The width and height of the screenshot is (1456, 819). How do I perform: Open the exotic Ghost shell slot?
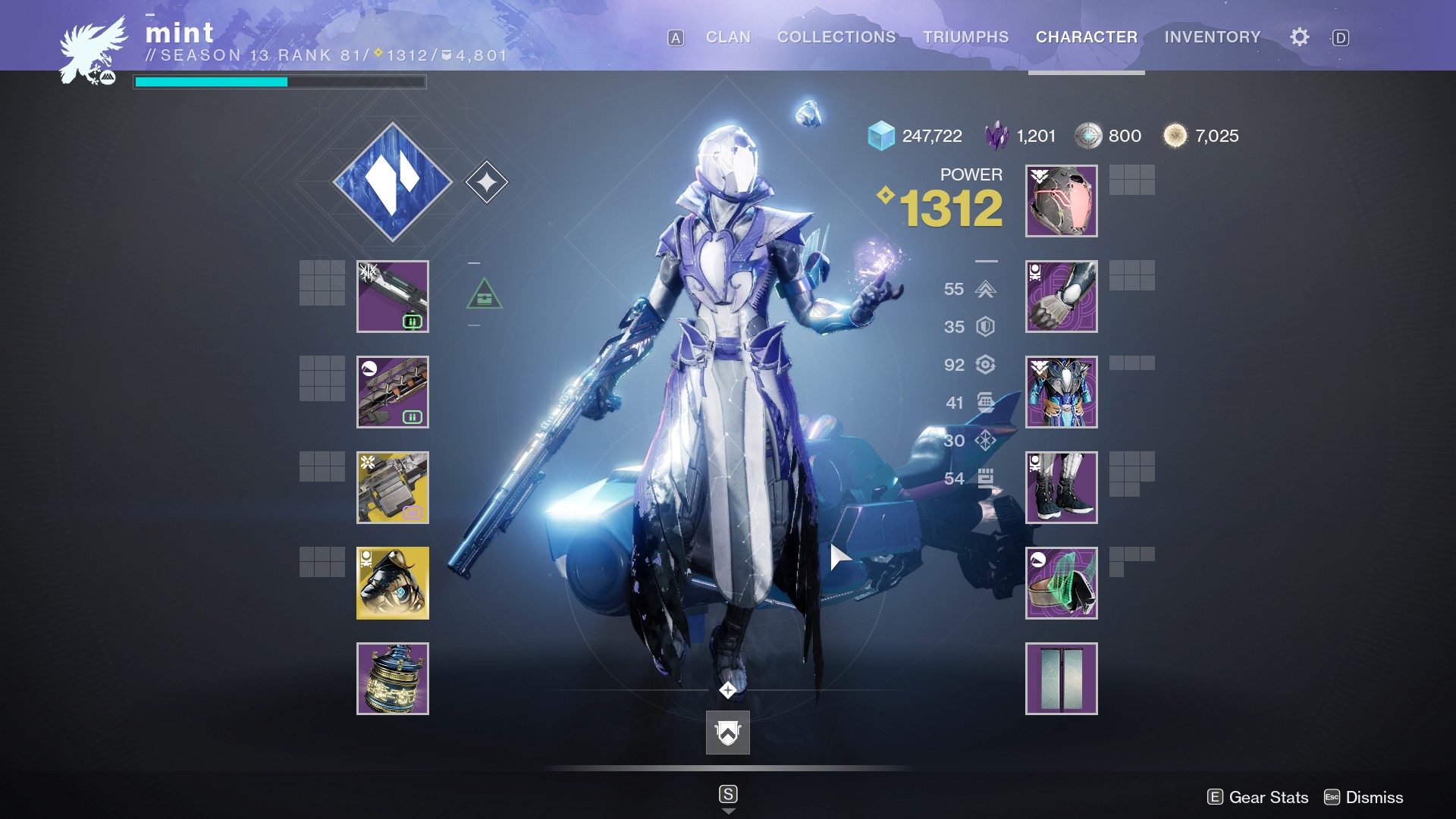coord(393,583)
